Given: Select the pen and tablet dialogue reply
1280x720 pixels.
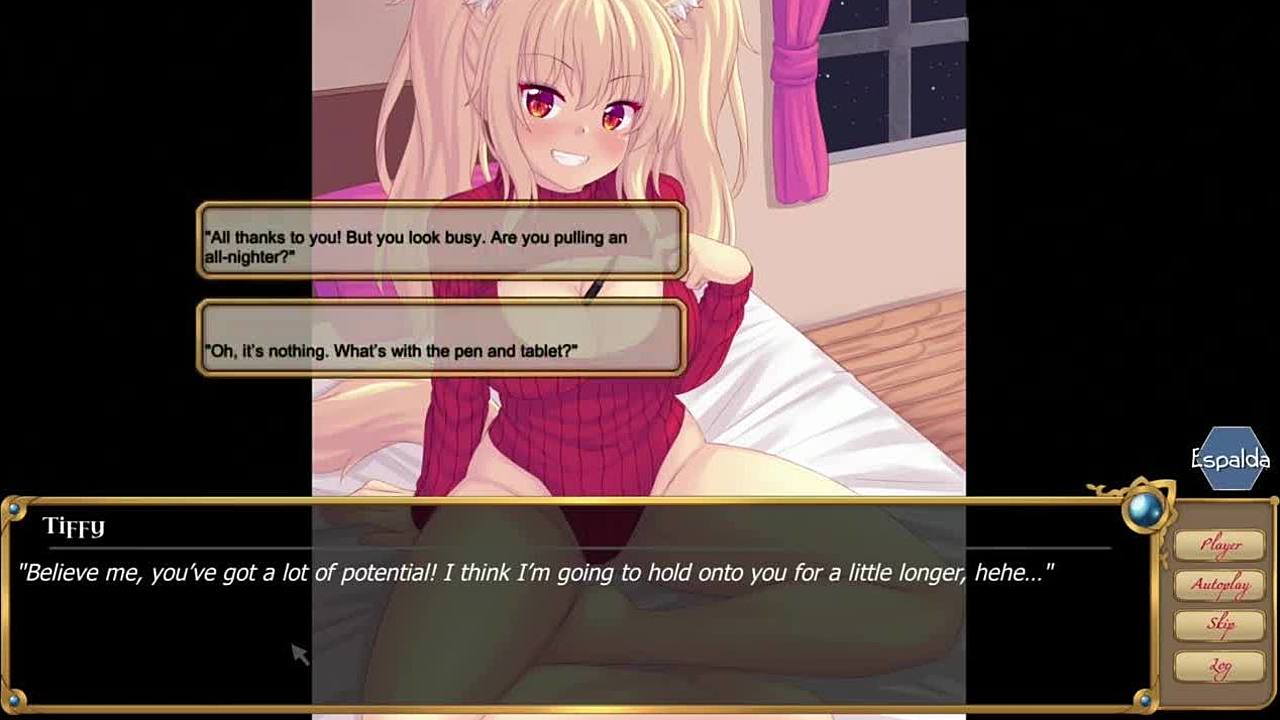Looking at the screenshot, I should pos(442,338).
